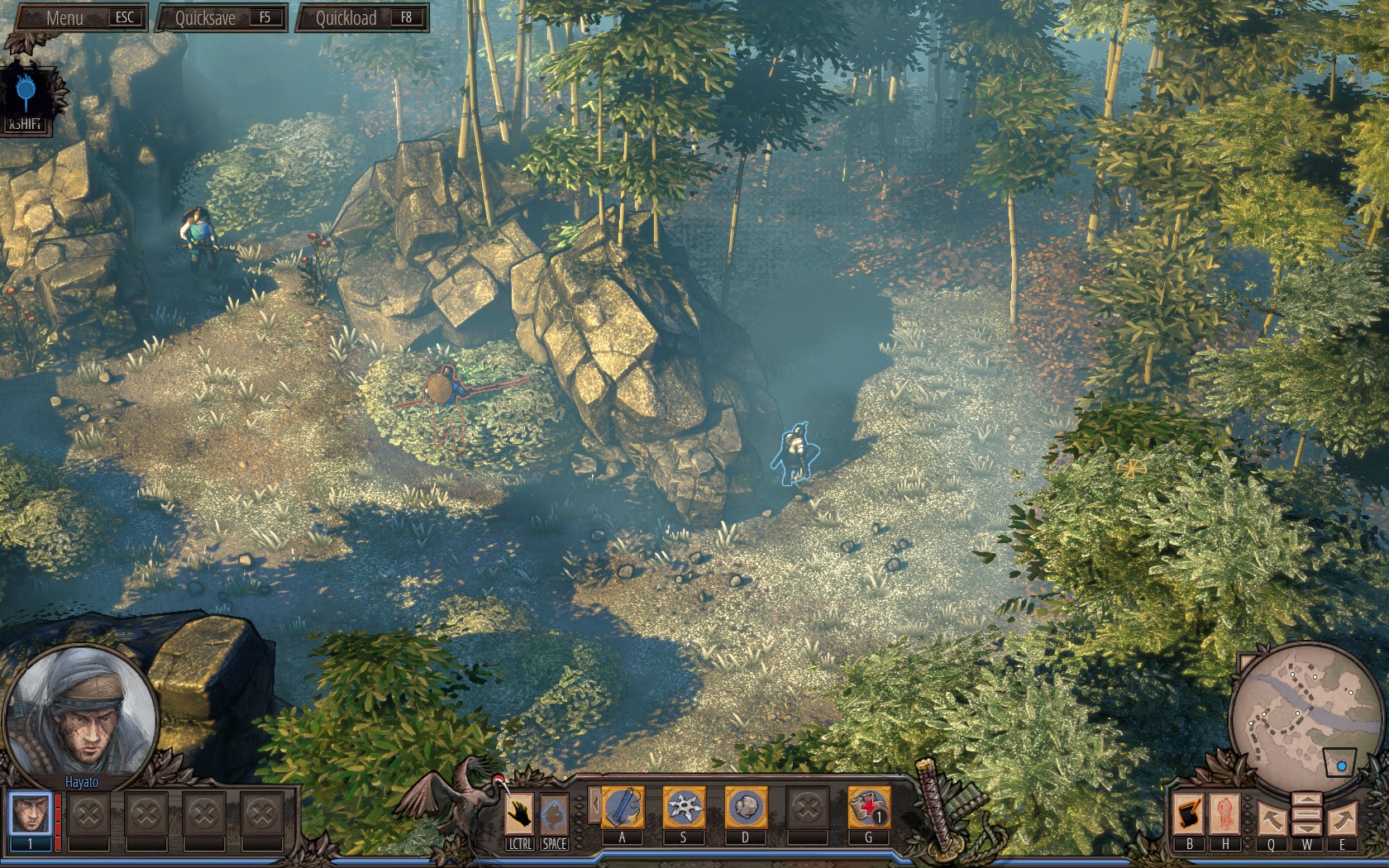Select Hayato's small character slot
The image size is (1389, 868).
[x=30, y=814]
